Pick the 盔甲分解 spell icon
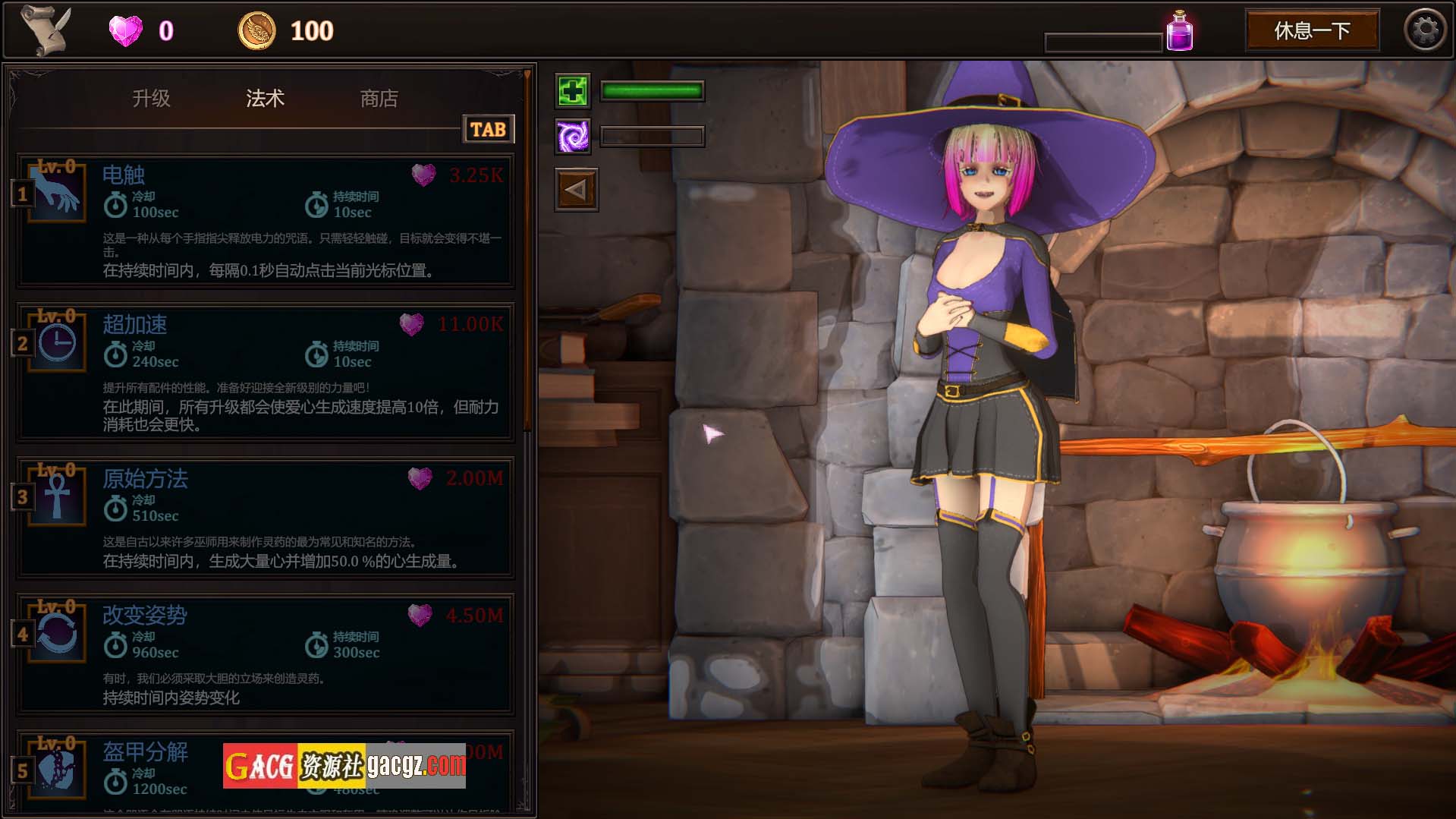The height and width of the screenshot is (819, 1456). pos(58,770)
